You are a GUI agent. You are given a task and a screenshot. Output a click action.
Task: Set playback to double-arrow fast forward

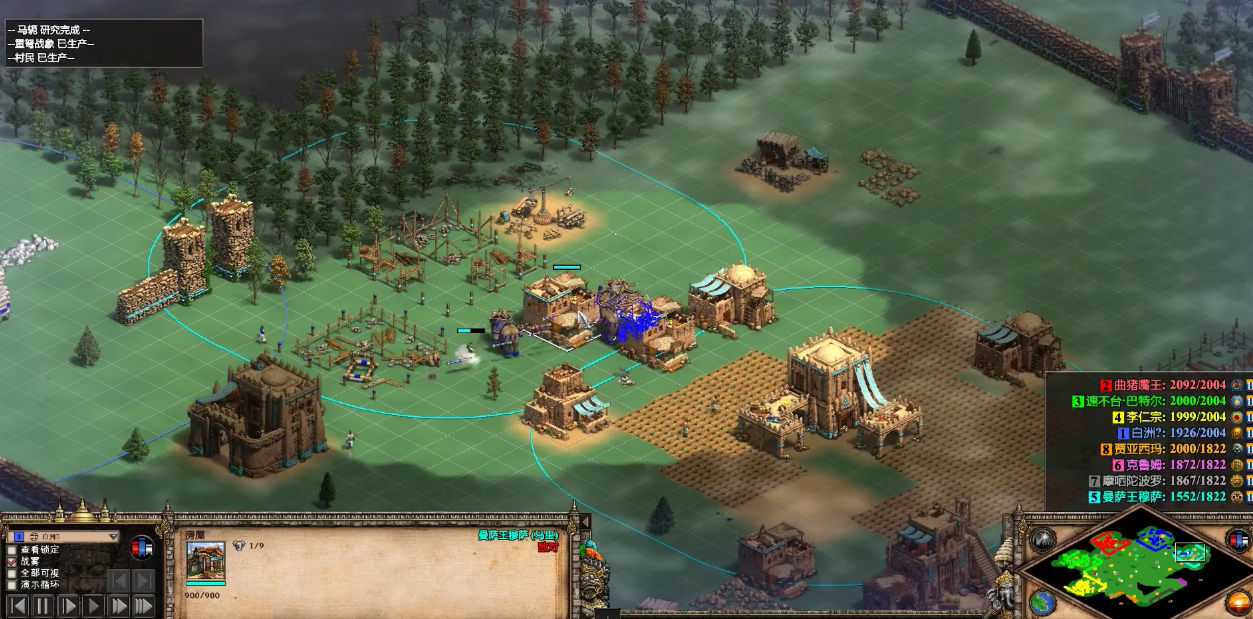(x=119, y=605)
